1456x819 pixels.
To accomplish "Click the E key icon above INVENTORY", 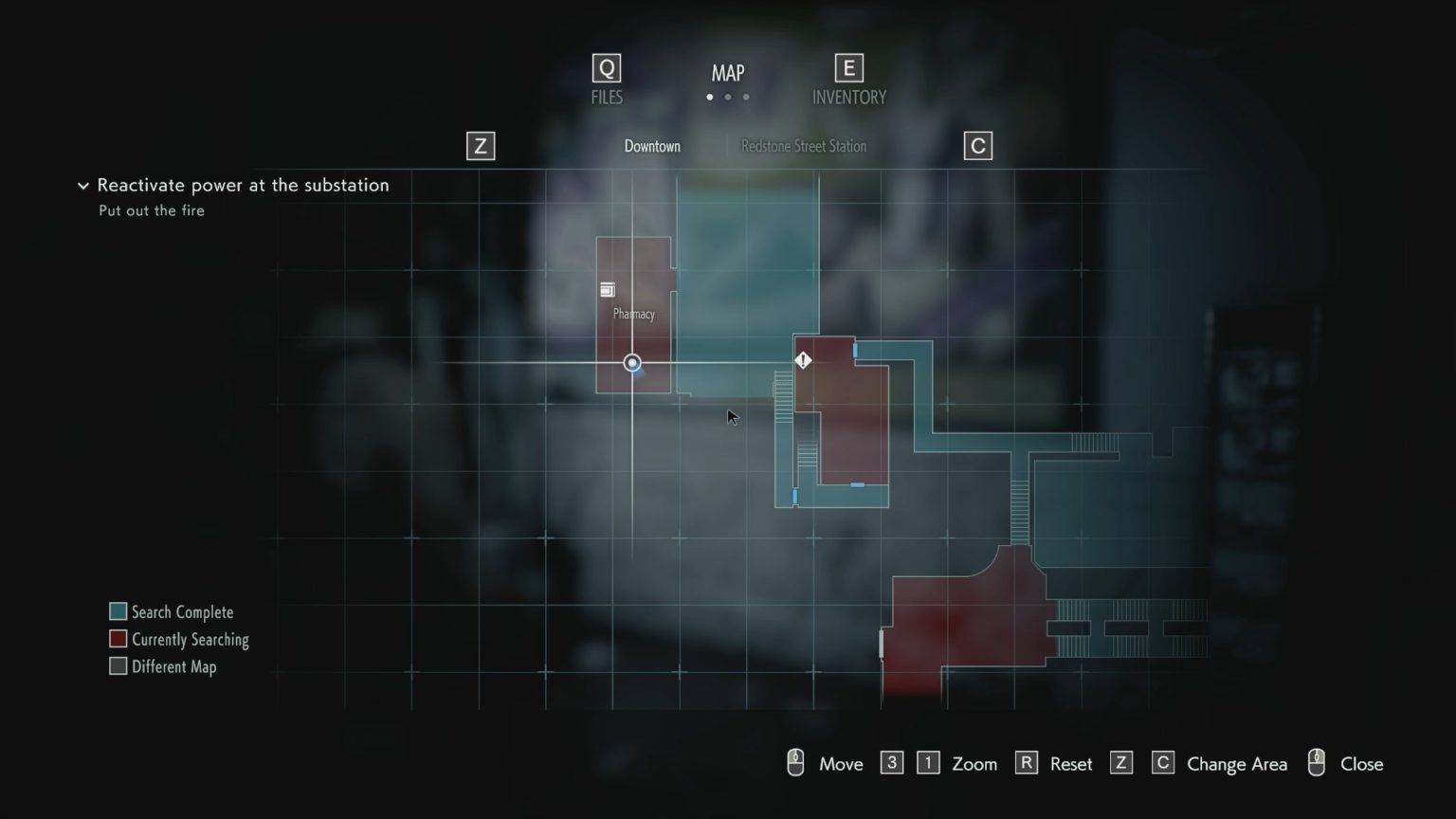I will [x=847, y=67].
